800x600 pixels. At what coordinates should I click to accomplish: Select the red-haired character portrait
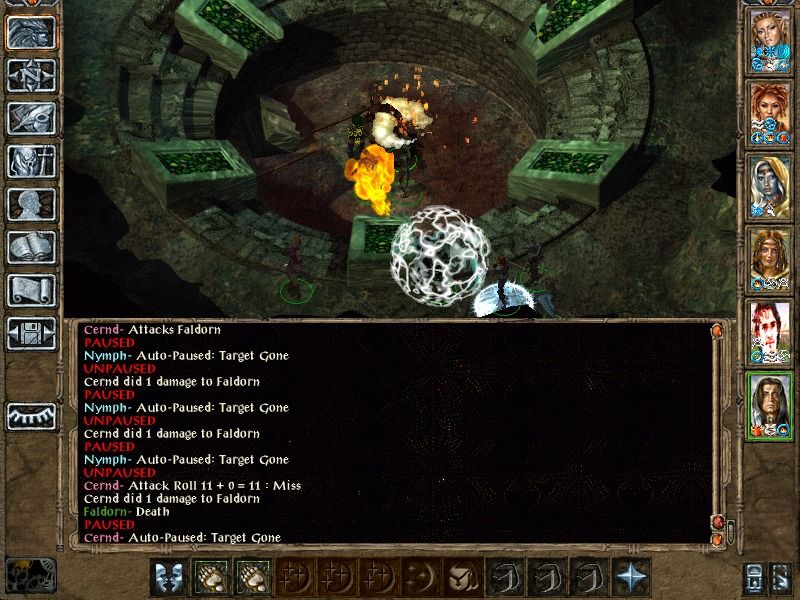tap(767, 112)
